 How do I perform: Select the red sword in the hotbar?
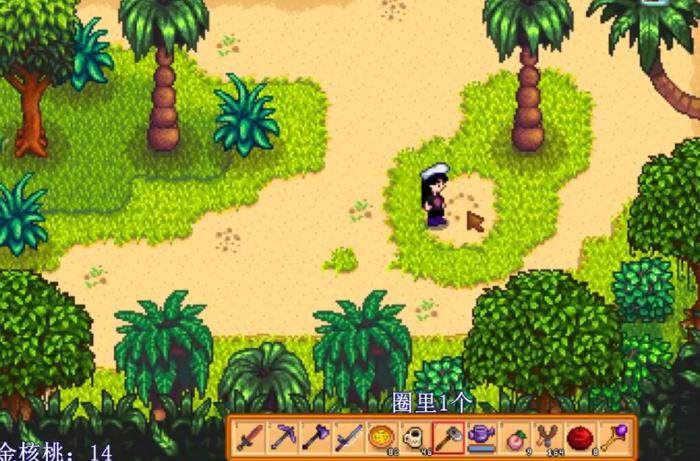pyautogui.click(x=249, y=438)
